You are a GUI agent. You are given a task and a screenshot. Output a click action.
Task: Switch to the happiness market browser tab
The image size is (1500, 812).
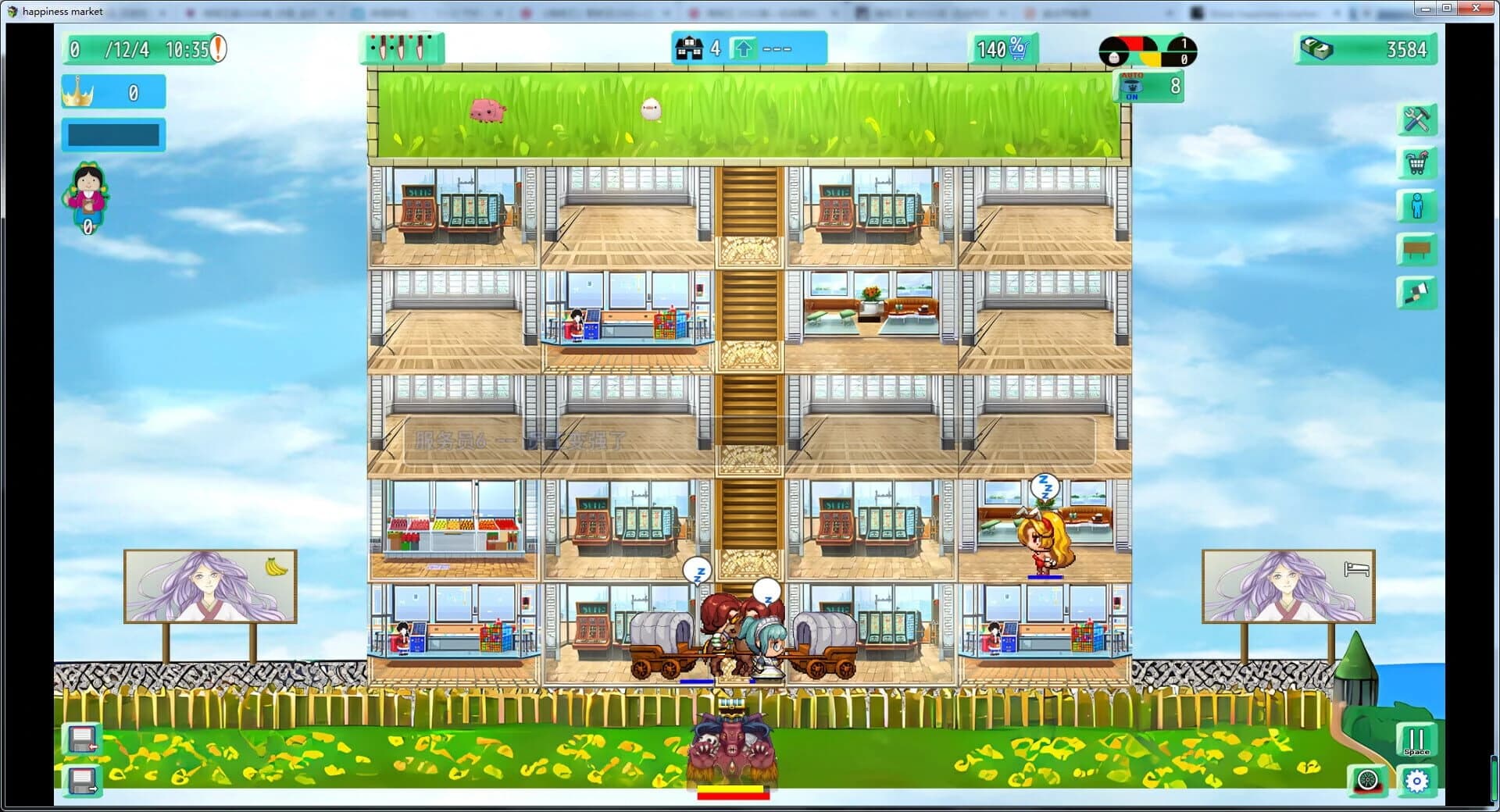pos(55,12)
